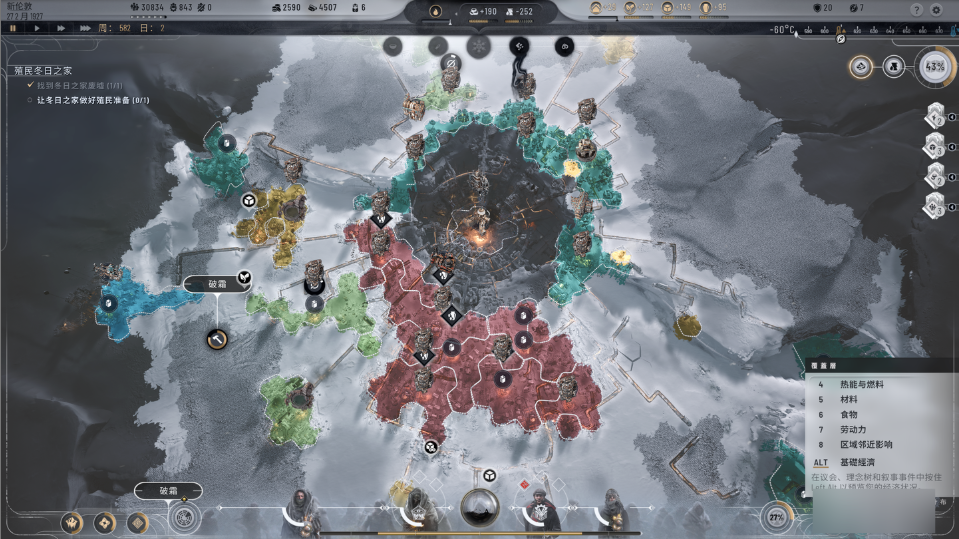Pause the game with the pause button
Screen dimensions: 959x539
pyautogui.click(x=12, y=28)
